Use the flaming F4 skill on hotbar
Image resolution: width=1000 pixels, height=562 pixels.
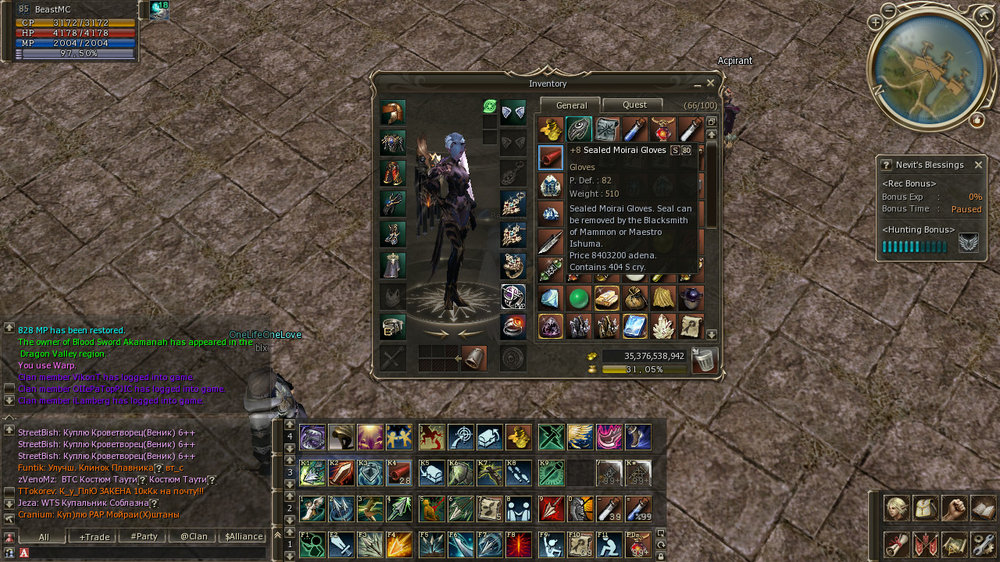(399, 545)
